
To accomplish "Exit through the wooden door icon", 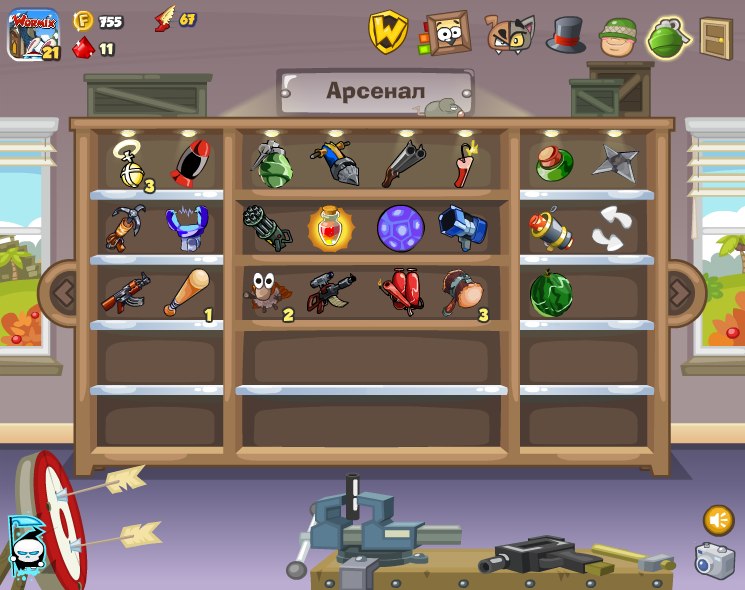I will point(715,38).
